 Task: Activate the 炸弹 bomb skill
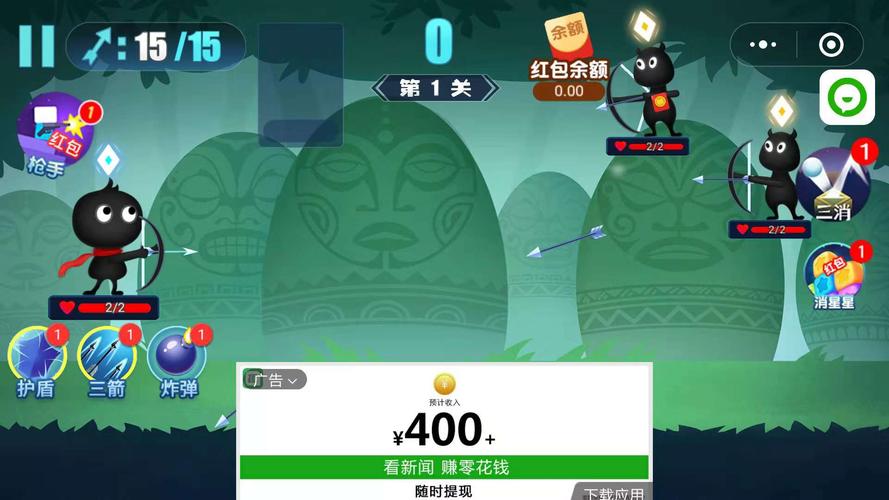coord(178,358)
